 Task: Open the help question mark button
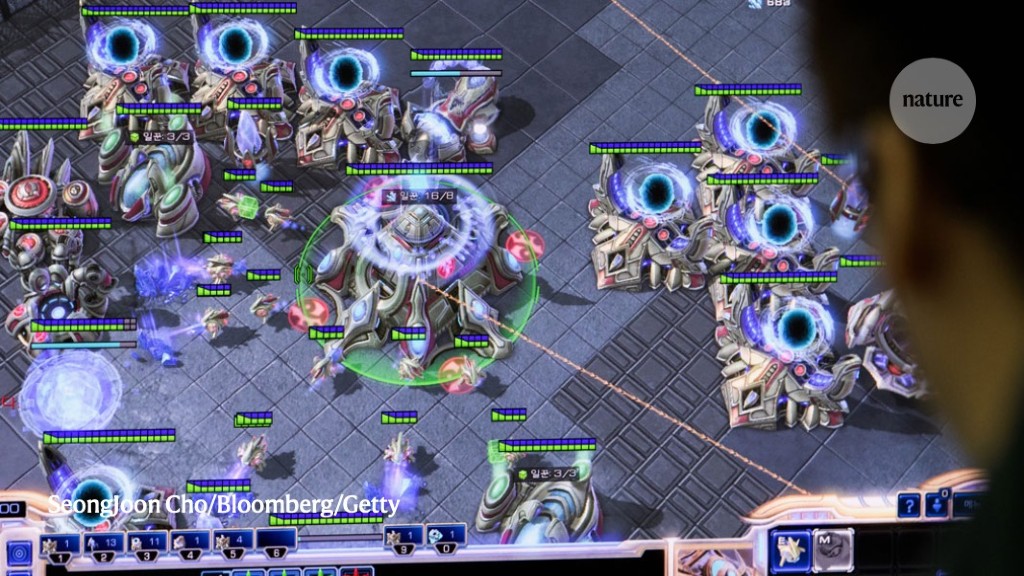[x=908, y=505]
